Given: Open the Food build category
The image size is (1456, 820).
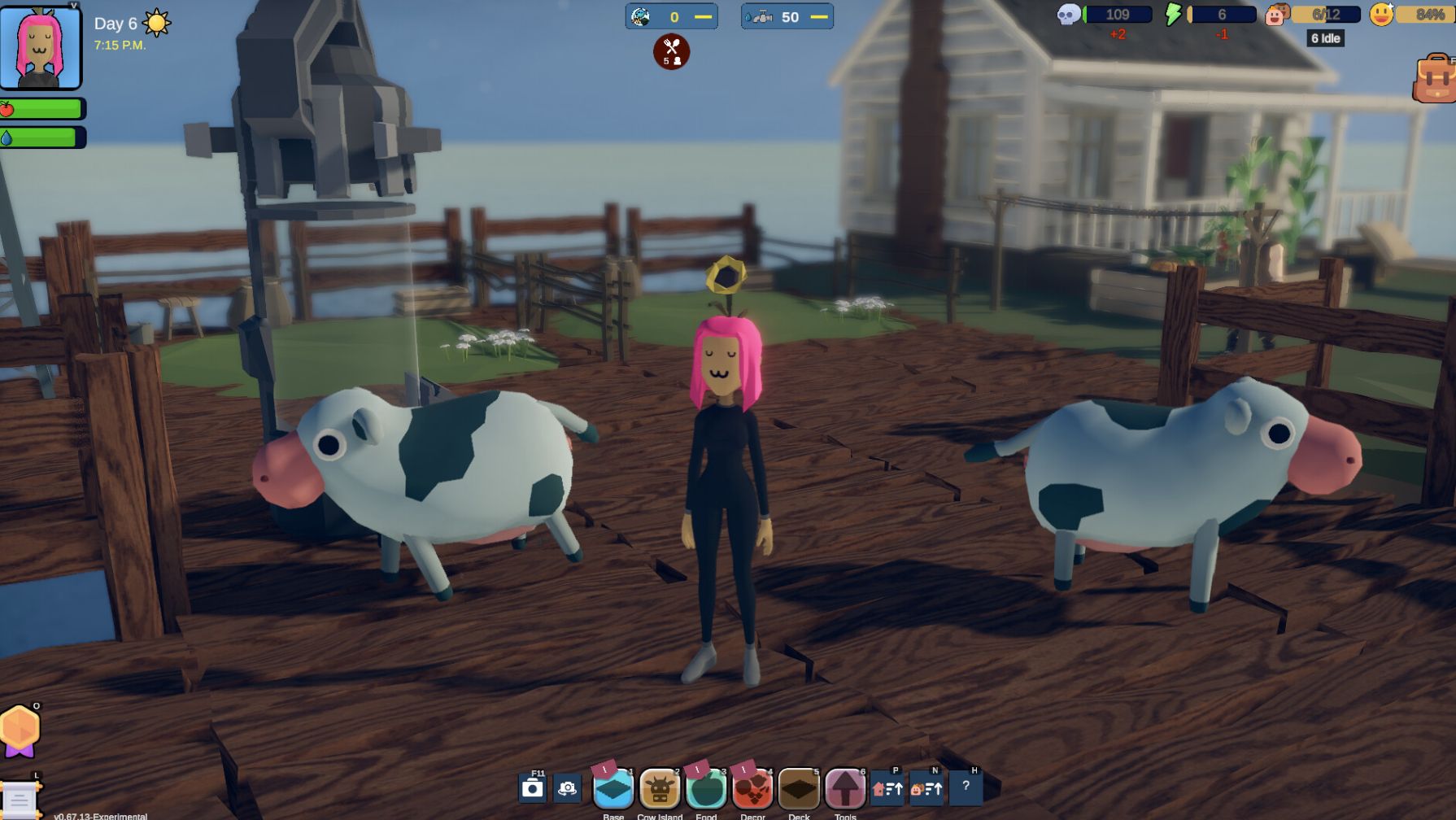Looking at the screenshot, I should click(706, 788).
